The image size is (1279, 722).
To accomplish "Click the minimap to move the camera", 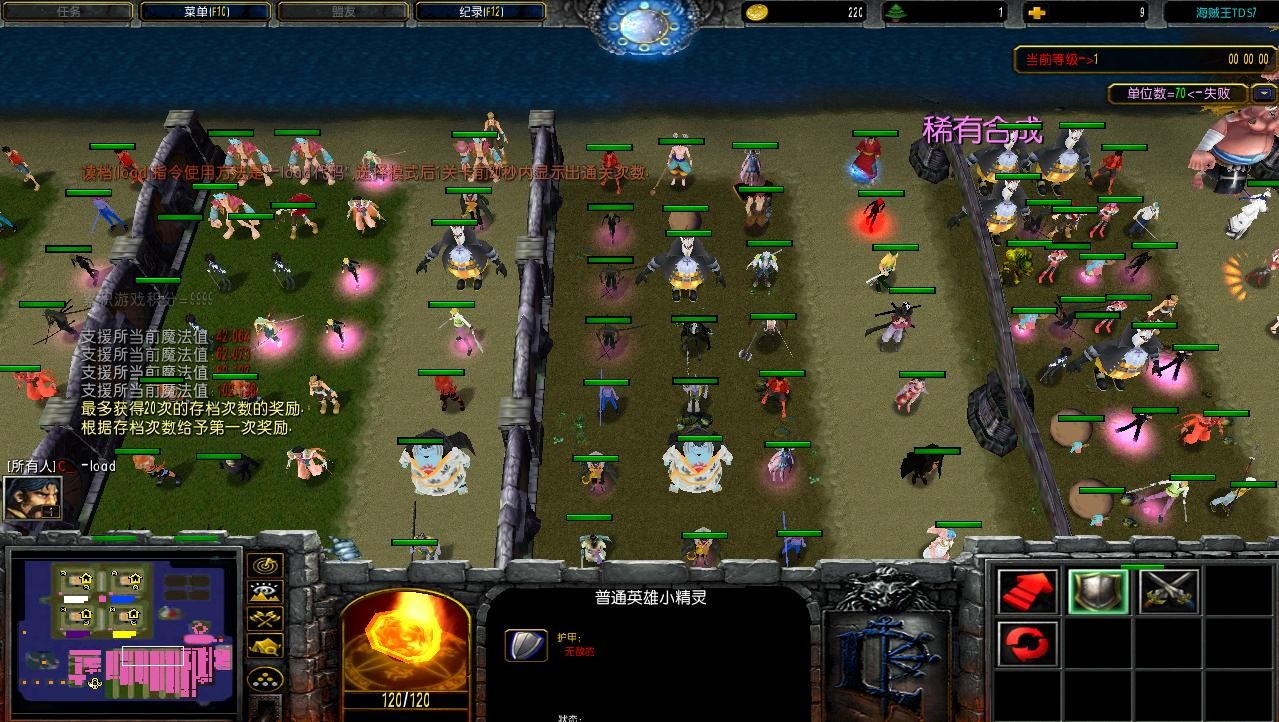I will [123, 627].
